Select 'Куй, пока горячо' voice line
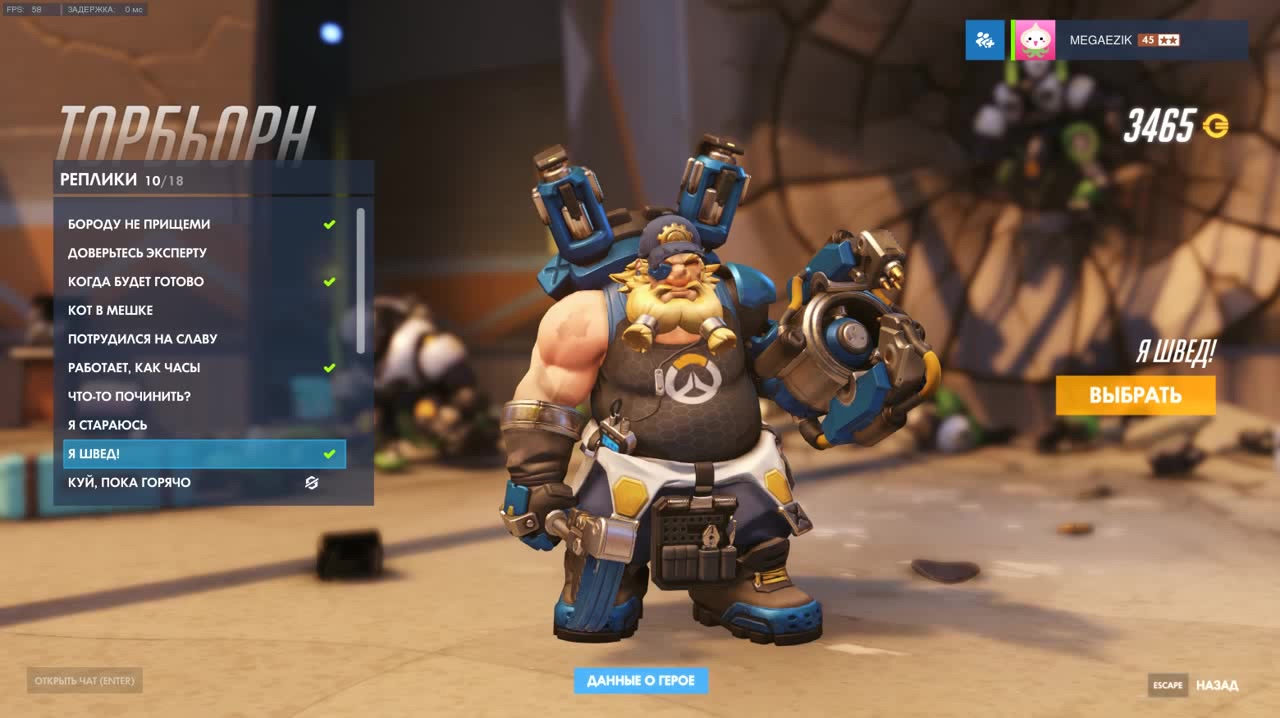The height and width of the screenshot is (718, 1280). point(129,483)
